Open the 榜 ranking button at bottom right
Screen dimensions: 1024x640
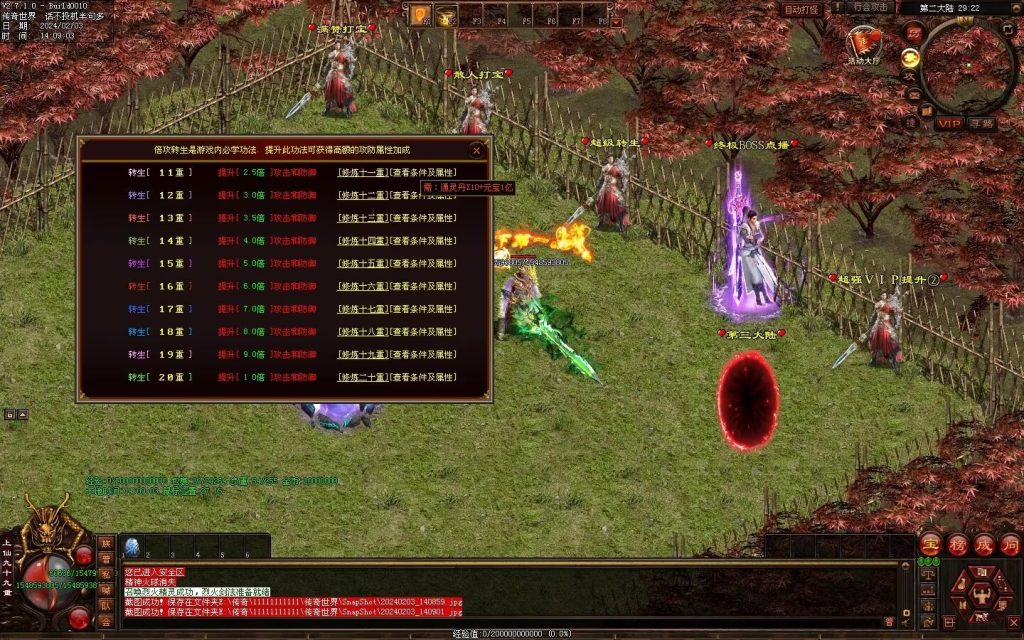(x=956, y=544)
